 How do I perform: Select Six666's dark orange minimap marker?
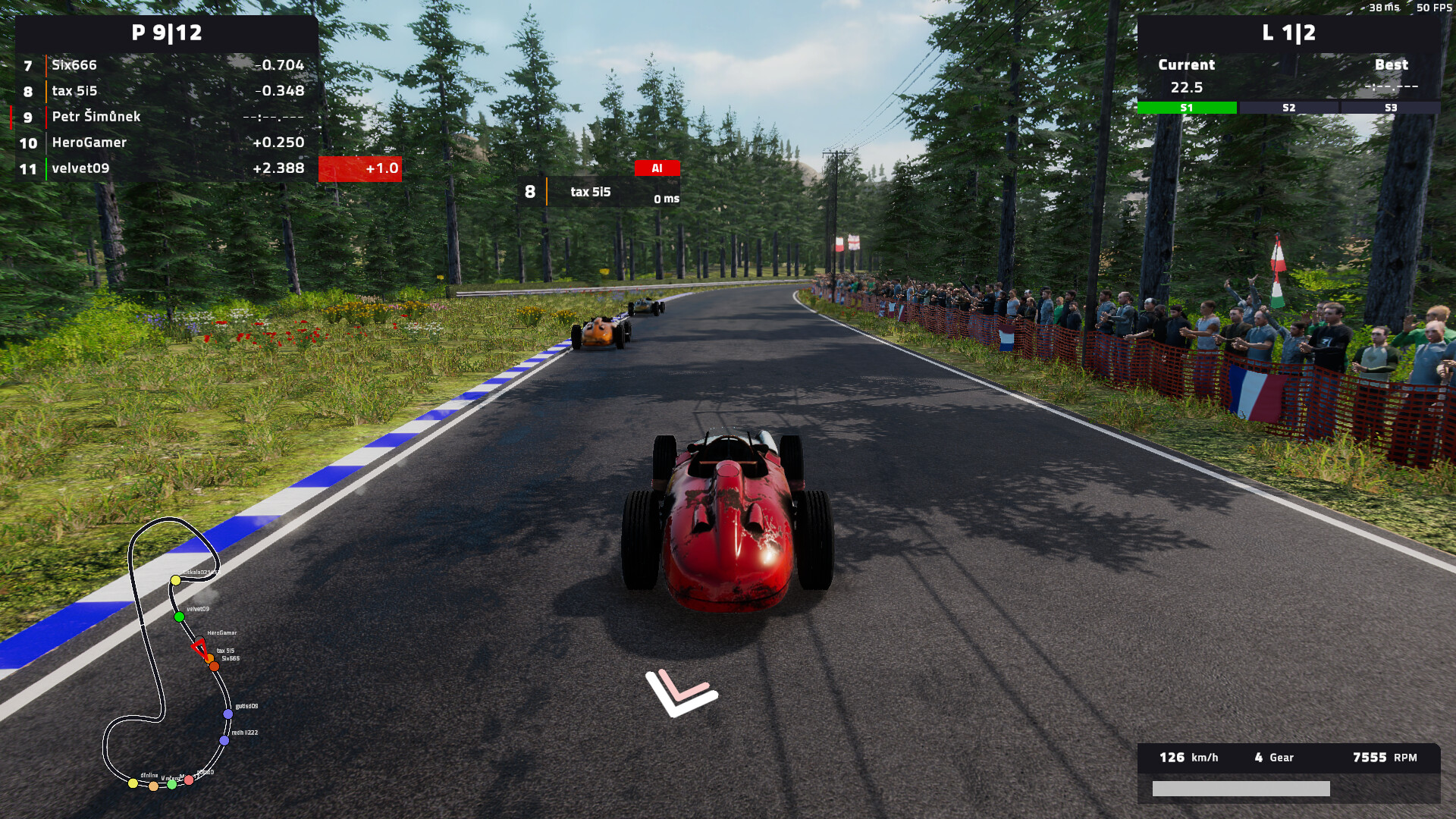click(x=215, y=667)
